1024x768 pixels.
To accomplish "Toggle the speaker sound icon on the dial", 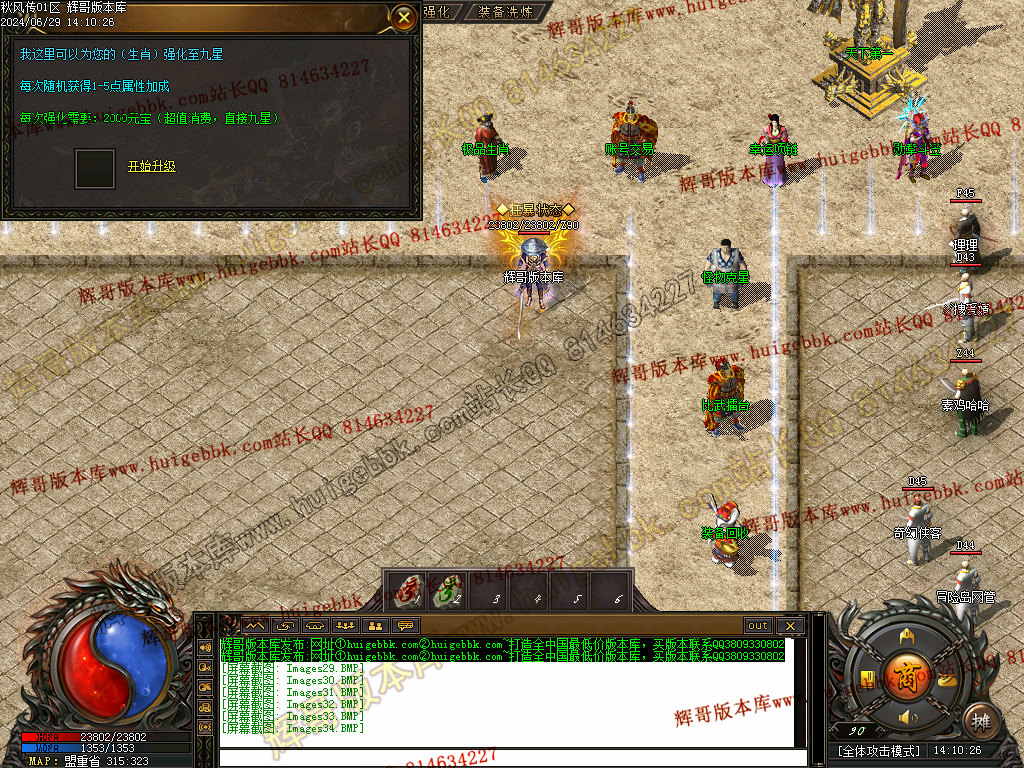I will pyautogui.click(x=908, y=717).
